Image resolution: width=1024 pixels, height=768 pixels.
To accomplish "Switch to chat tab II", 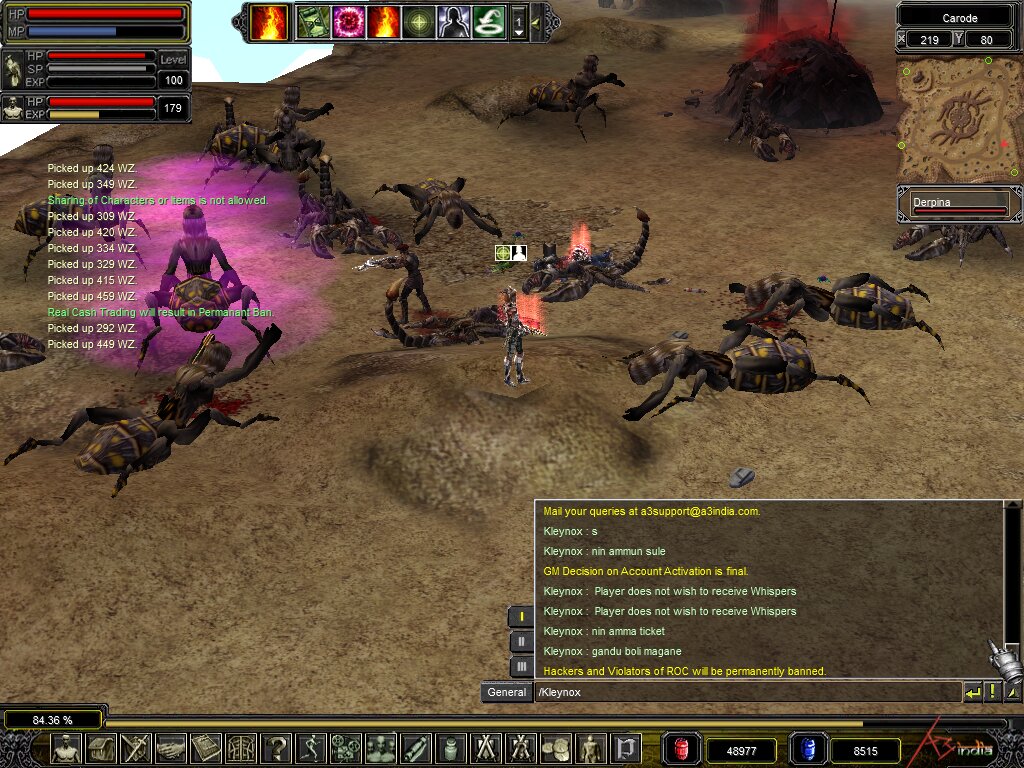I will point(521,641).
